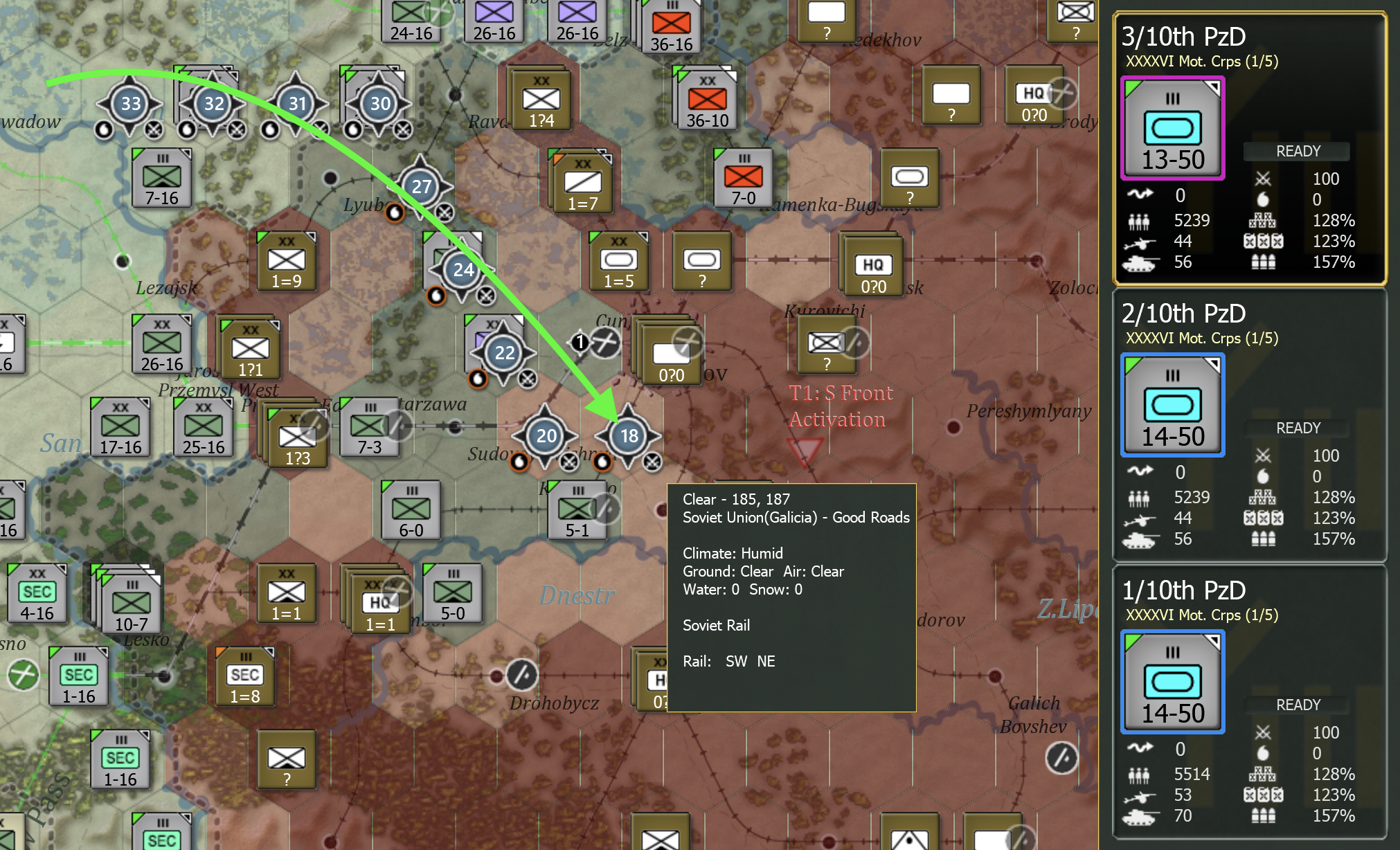The width and height of the screenshot is (1400, 850).
Task: Click the crossed-swords readiness icon showing 100
Action: 1264,178
